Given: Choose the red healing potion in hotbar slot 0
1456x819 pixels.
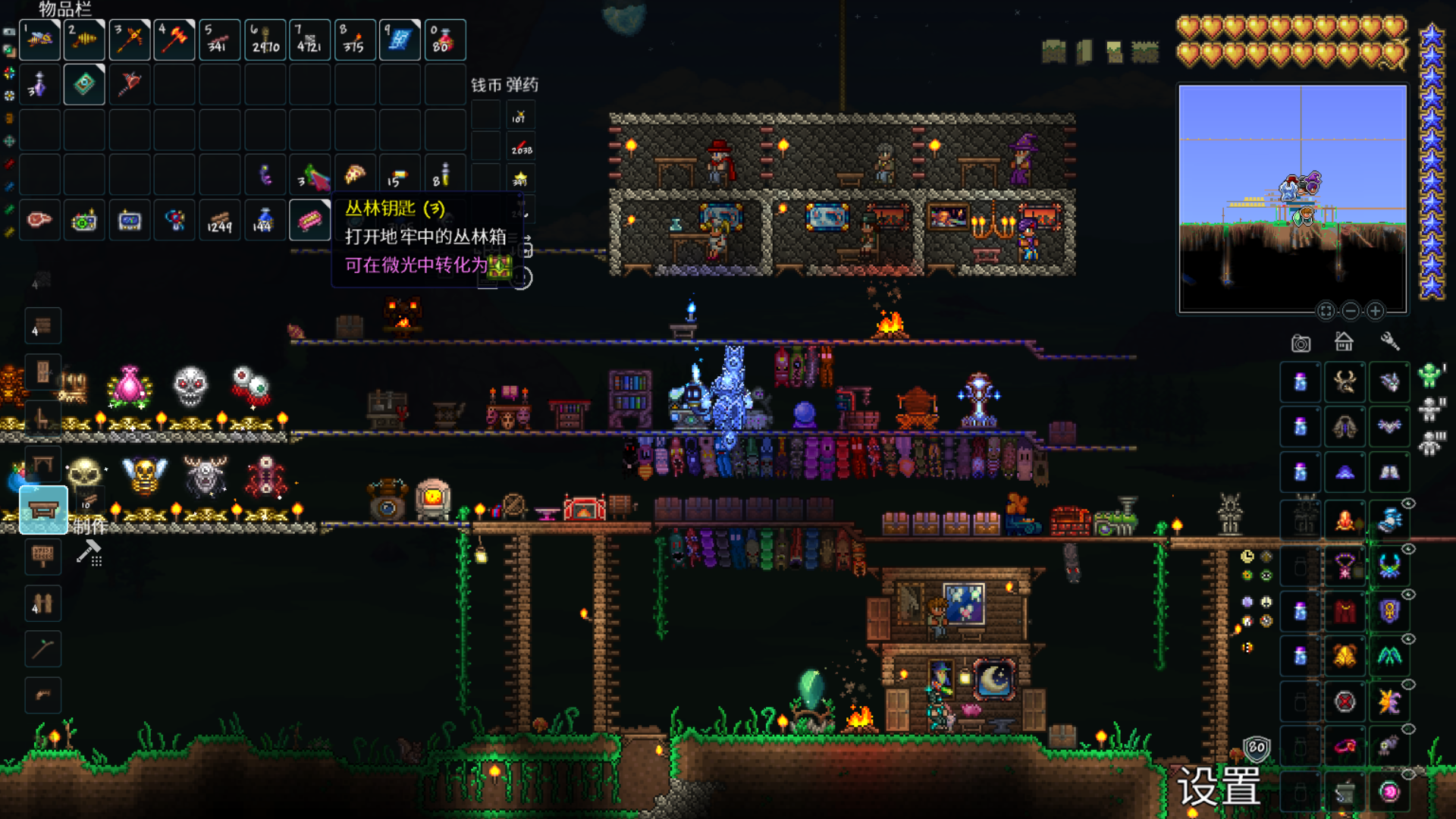Looking at the screenshot, I should tap(444, 39).
